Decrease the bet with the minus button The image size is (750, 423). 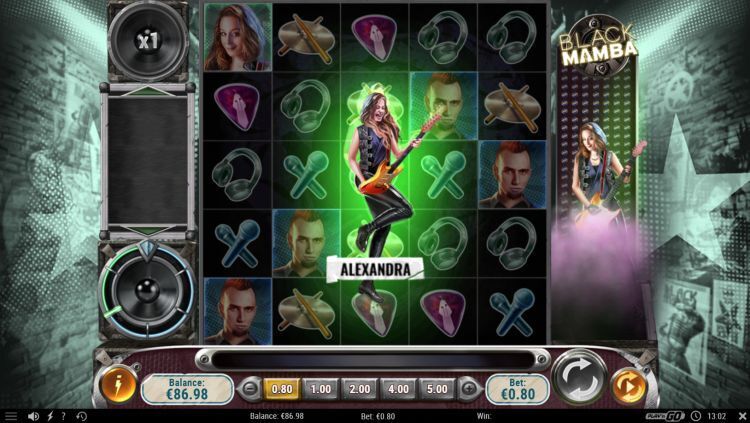point(249,388)
